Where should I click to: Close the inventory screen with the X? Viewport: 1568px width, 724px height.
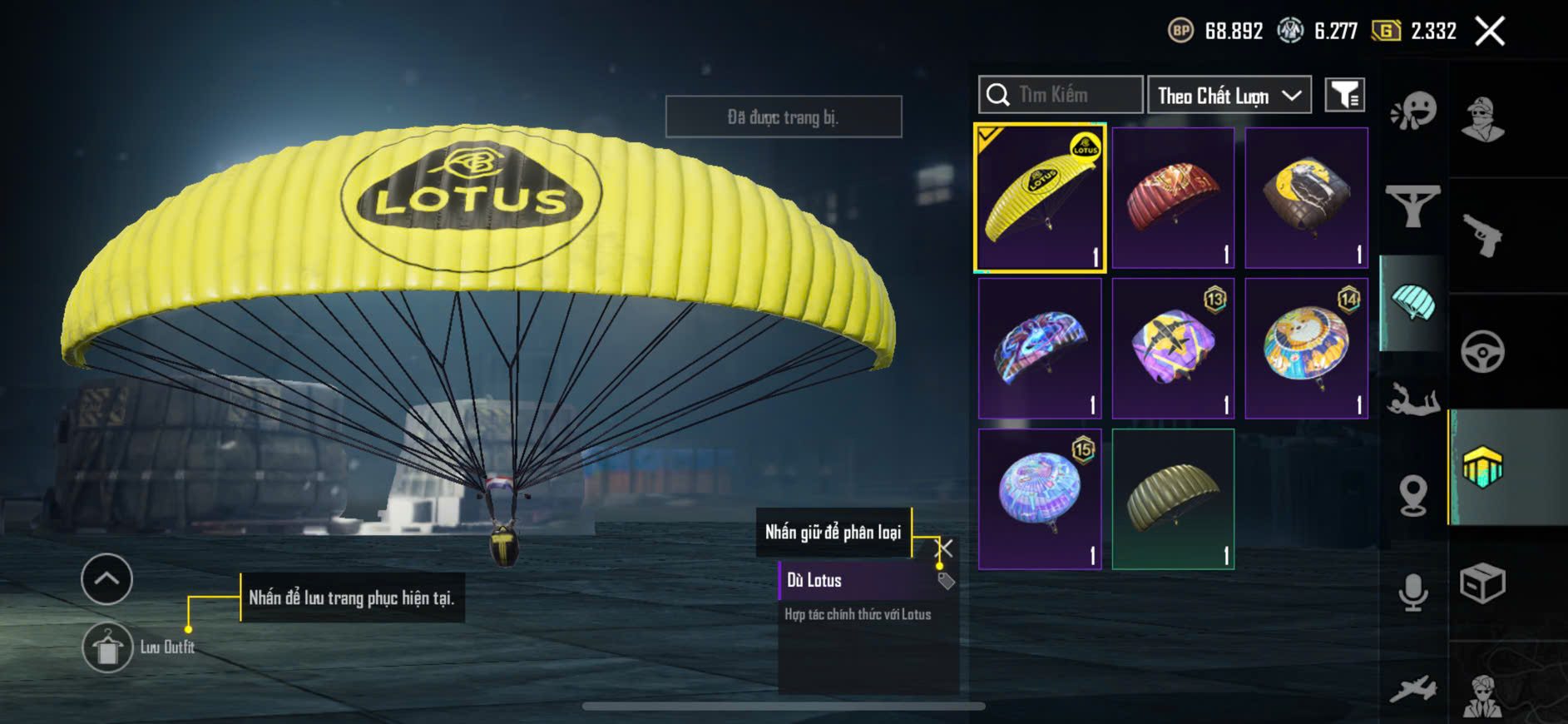(1489, 32)
